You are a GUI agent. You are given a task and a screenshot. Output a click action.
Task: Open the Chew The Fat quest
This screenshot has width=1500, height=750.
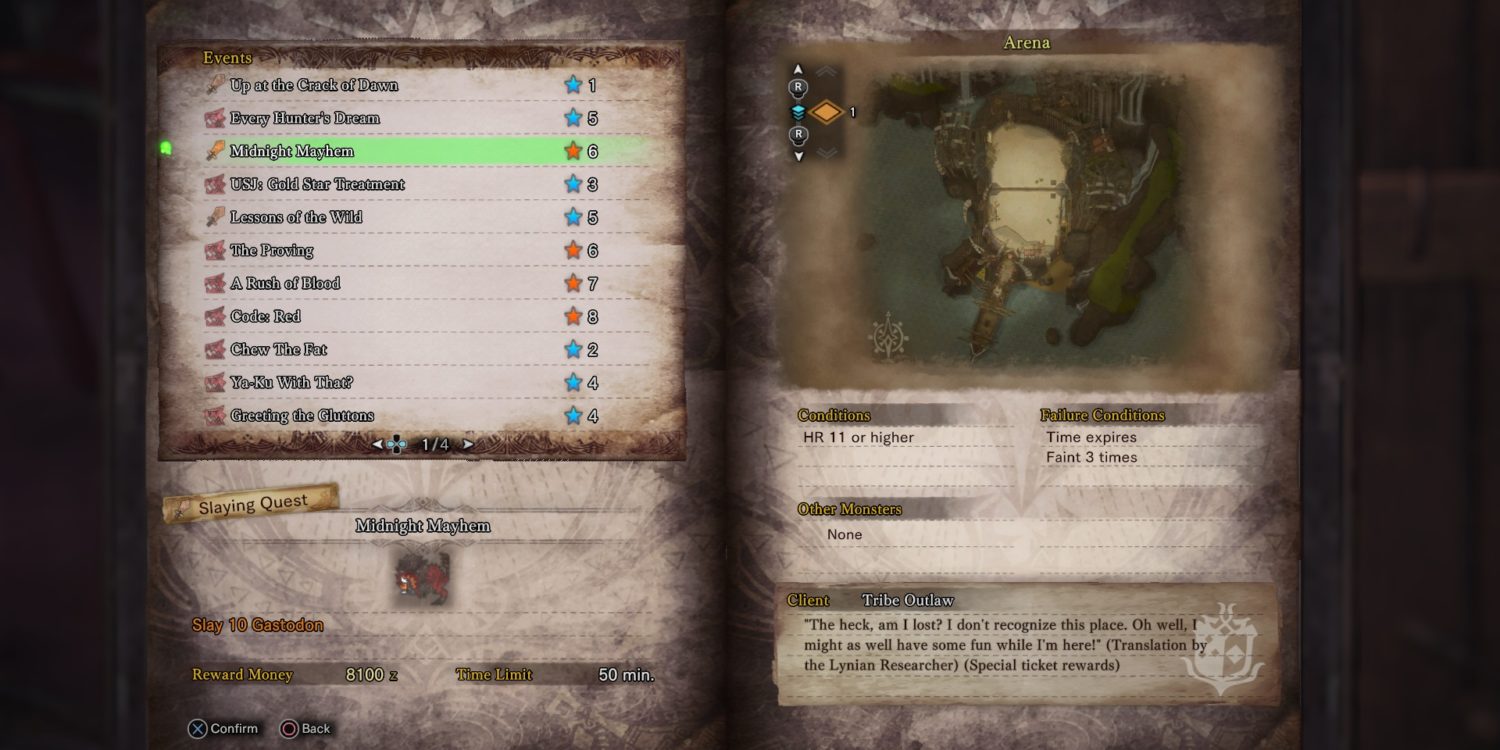tap(279, 350)
